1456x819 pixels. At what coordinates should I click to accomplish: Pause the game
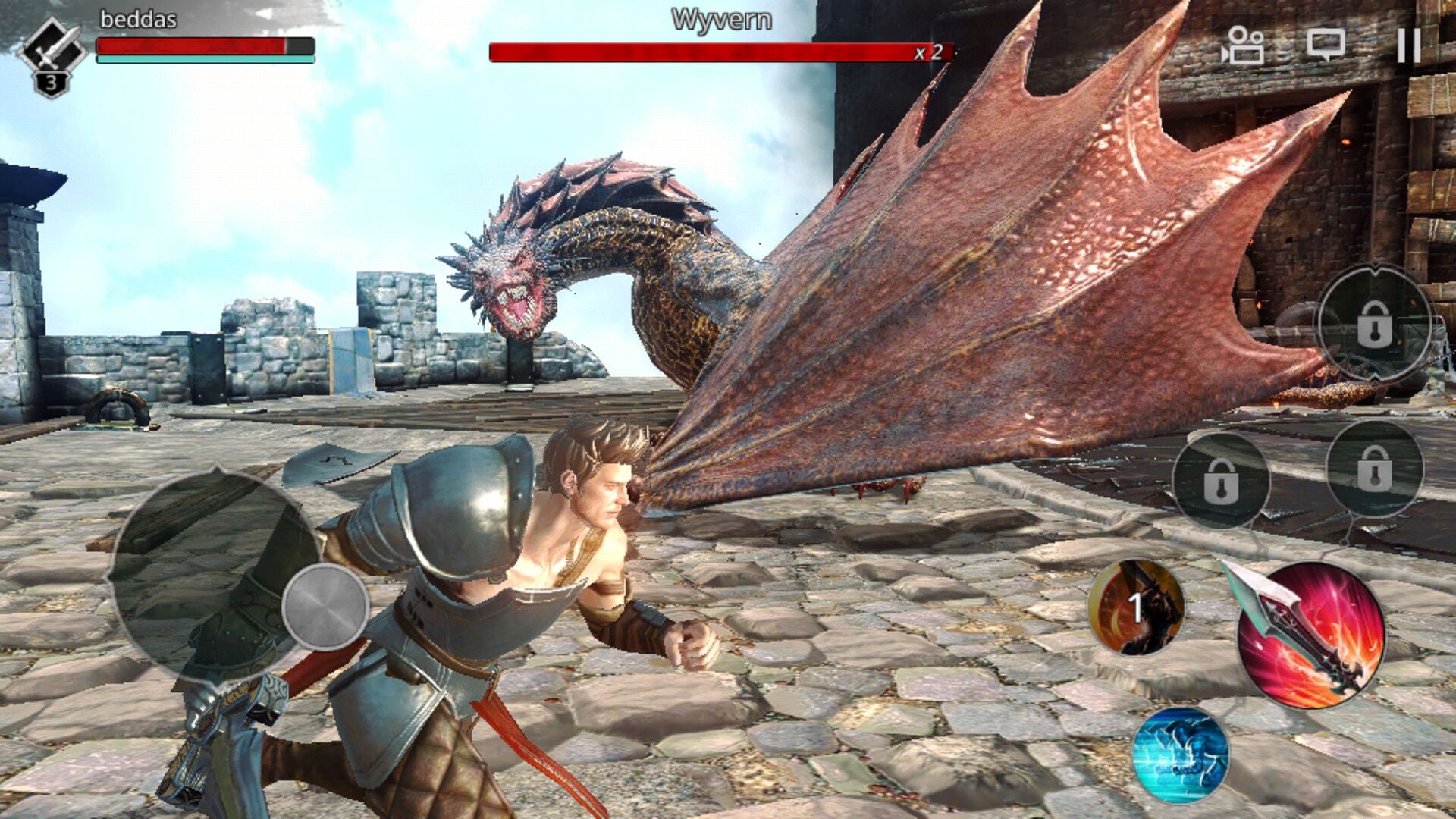point(1408,45)
